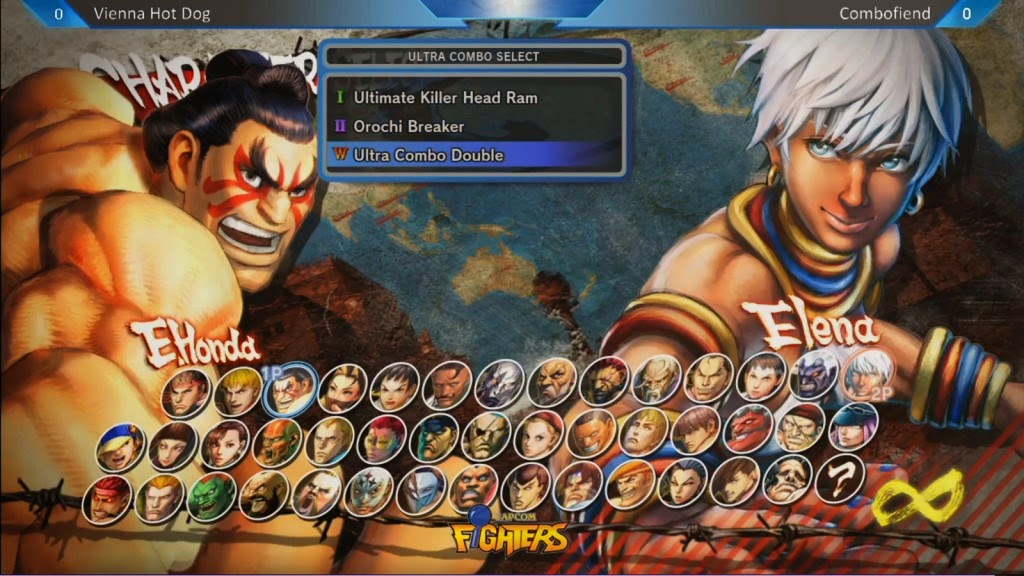Pick Guile's portrait
1024x576 pixels.
tap(329, 440)
